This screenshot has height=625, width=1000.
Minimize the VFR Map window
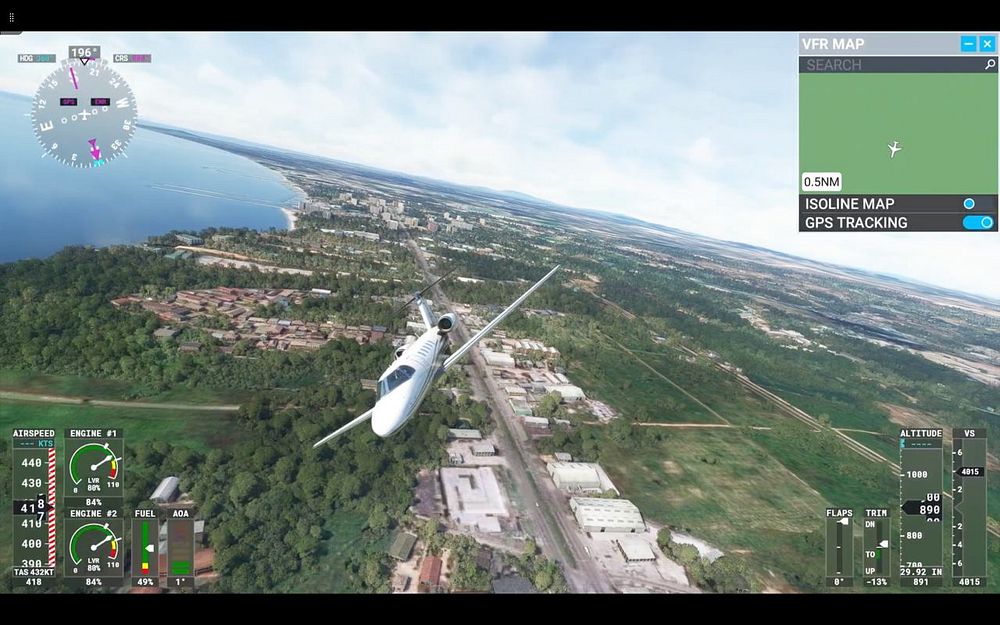point(968,44)
